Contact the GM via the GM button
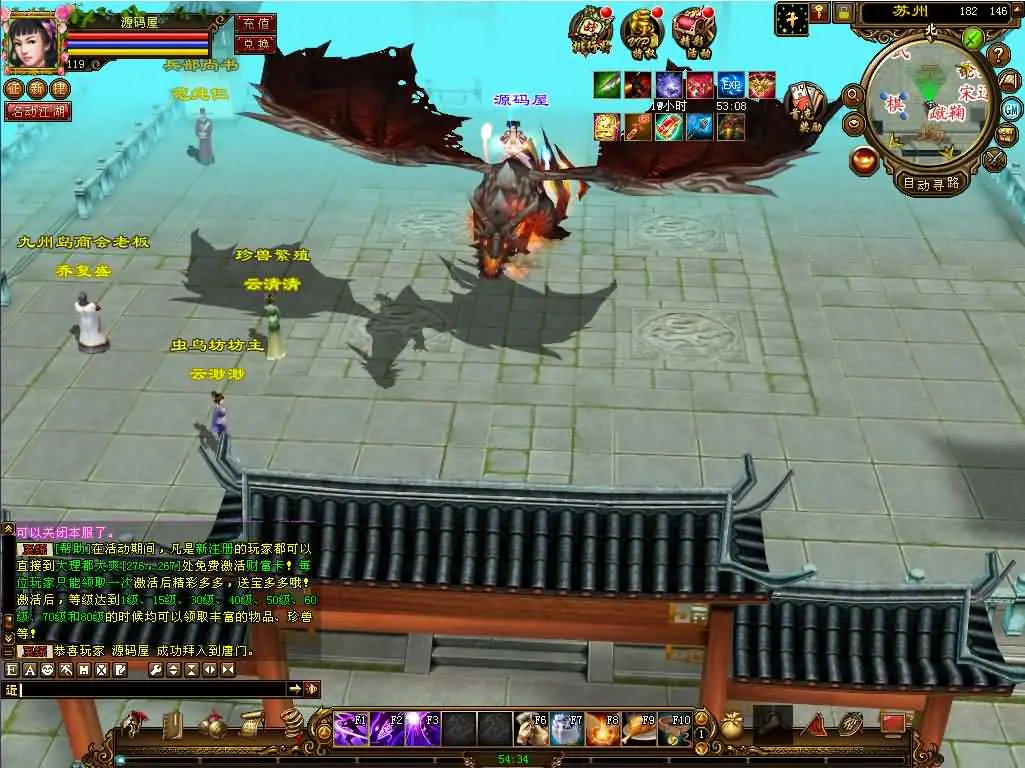 1011,108
